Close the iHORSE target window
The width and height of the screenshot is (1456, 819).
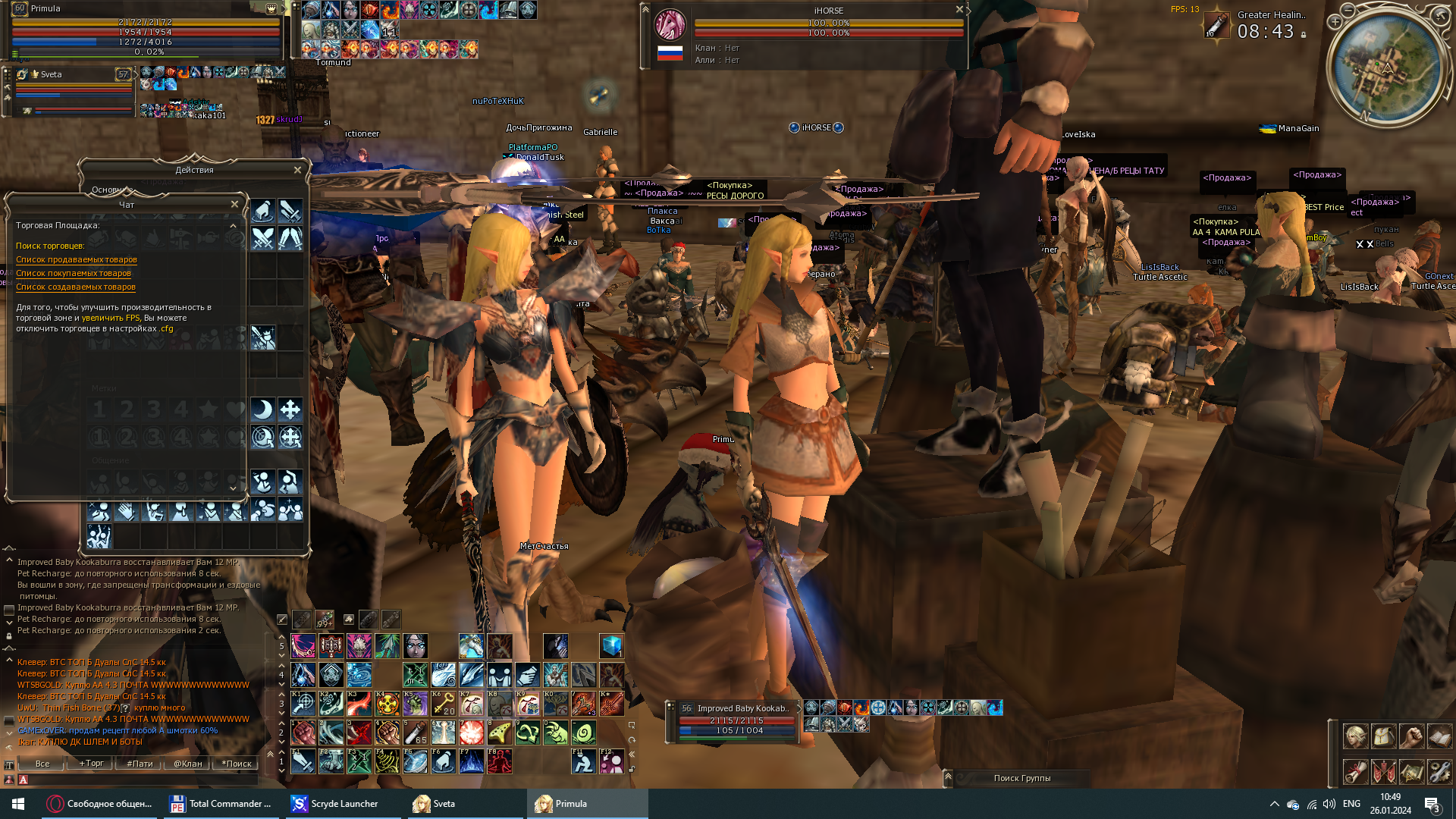pyautogui.click(x=959, y=10)
